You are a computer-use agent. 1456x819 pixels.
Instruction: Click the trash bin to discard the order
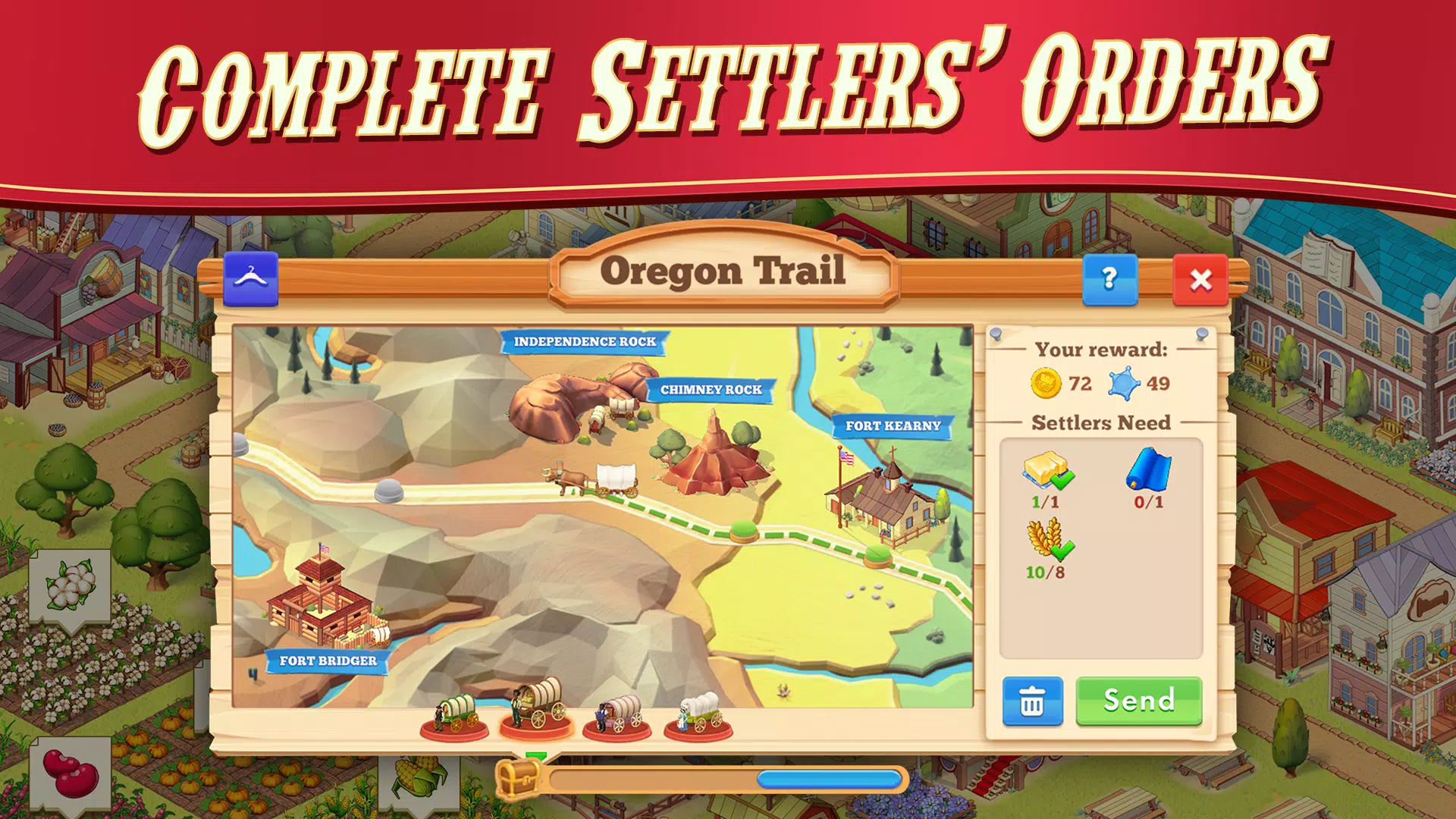click(x=1032, y=701)
